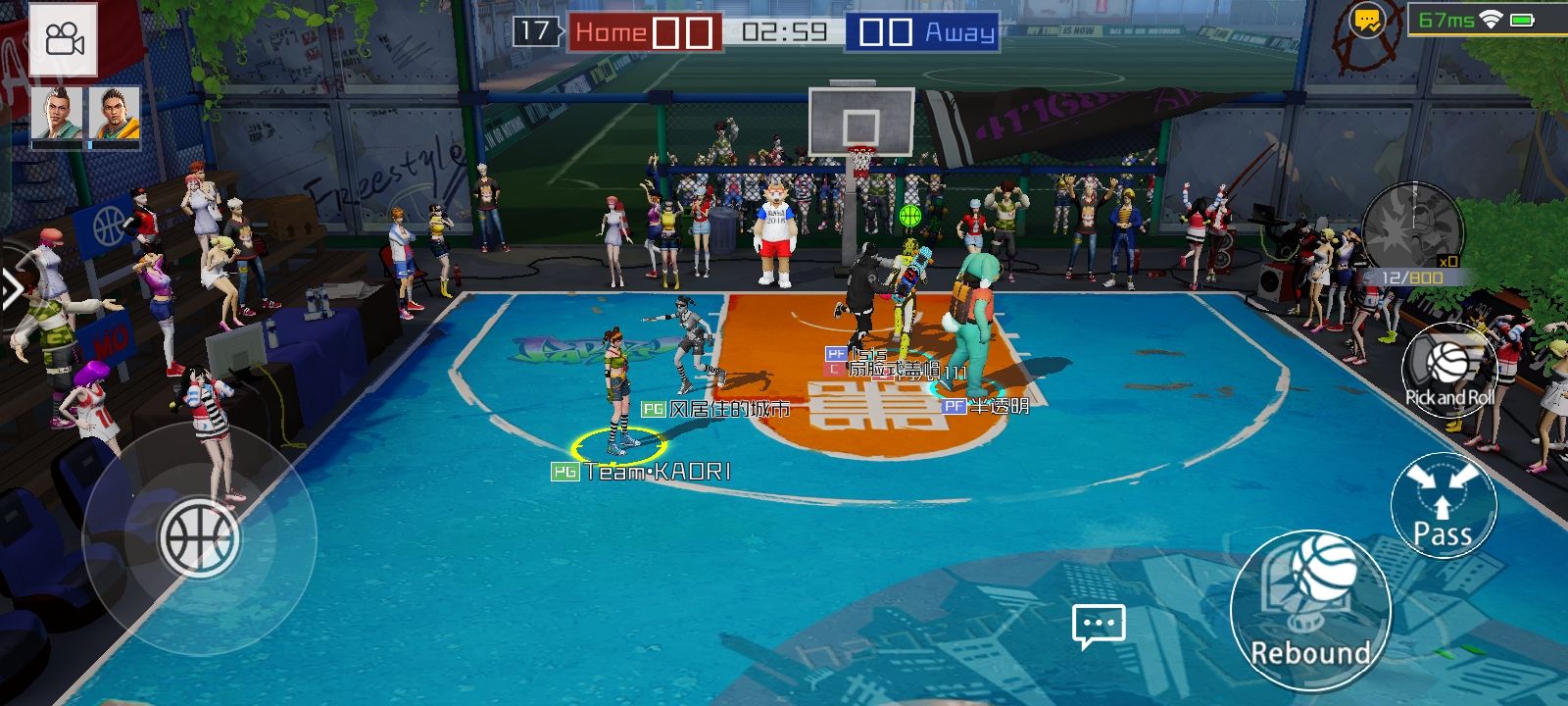The width and height of the screenshot is (1568, 706).
Task: Tap the Wi-Fi signal indicator icon
Action: [x=1490, y=17]
